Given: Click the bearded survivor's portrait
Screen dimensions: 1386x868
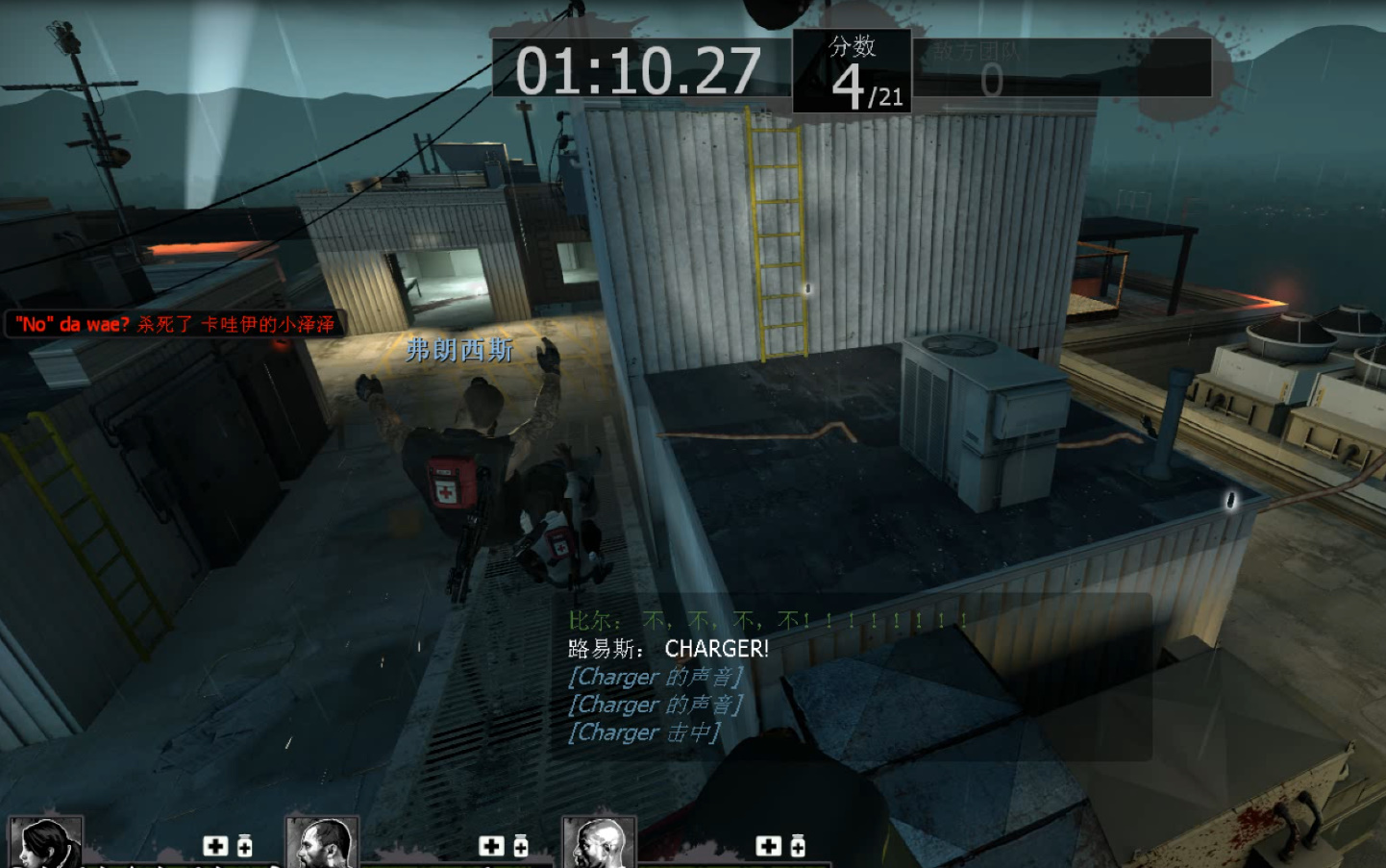Looking at the screenshot, I should pos(322,843).
